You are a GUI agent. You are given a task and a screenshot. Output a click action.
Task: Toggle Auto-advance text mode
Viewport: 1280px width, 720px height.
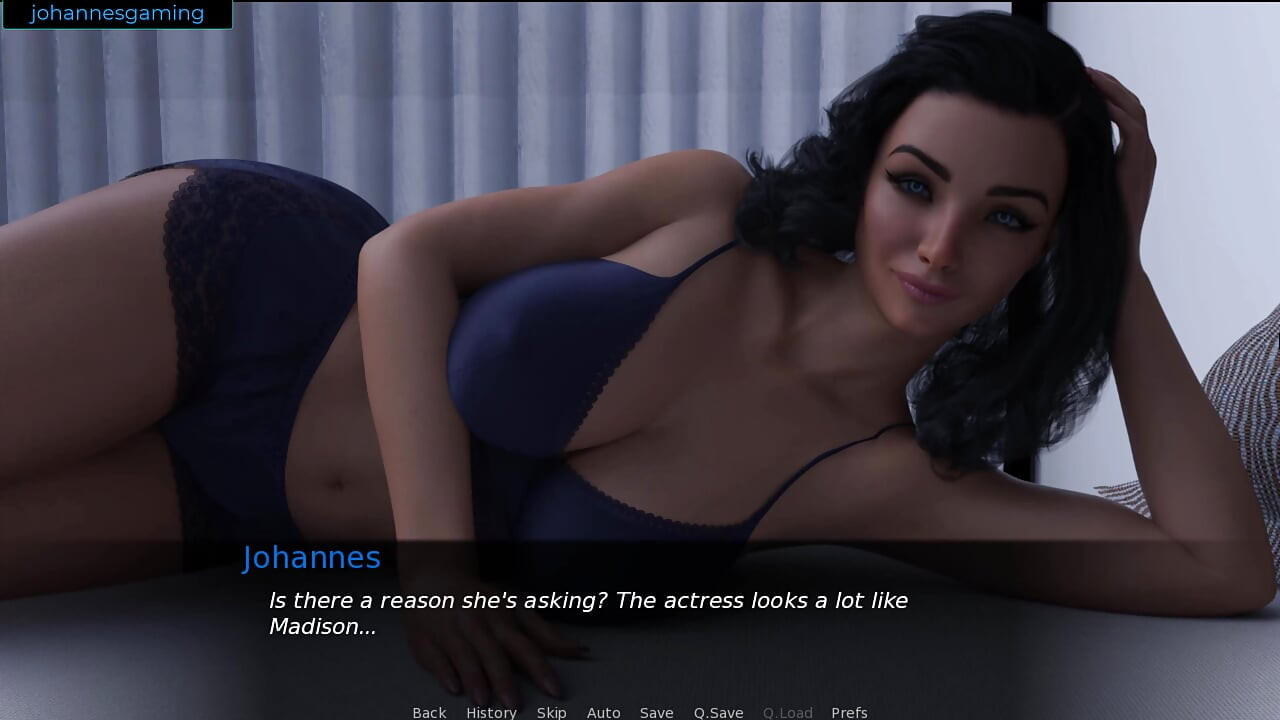pos(603,712)
